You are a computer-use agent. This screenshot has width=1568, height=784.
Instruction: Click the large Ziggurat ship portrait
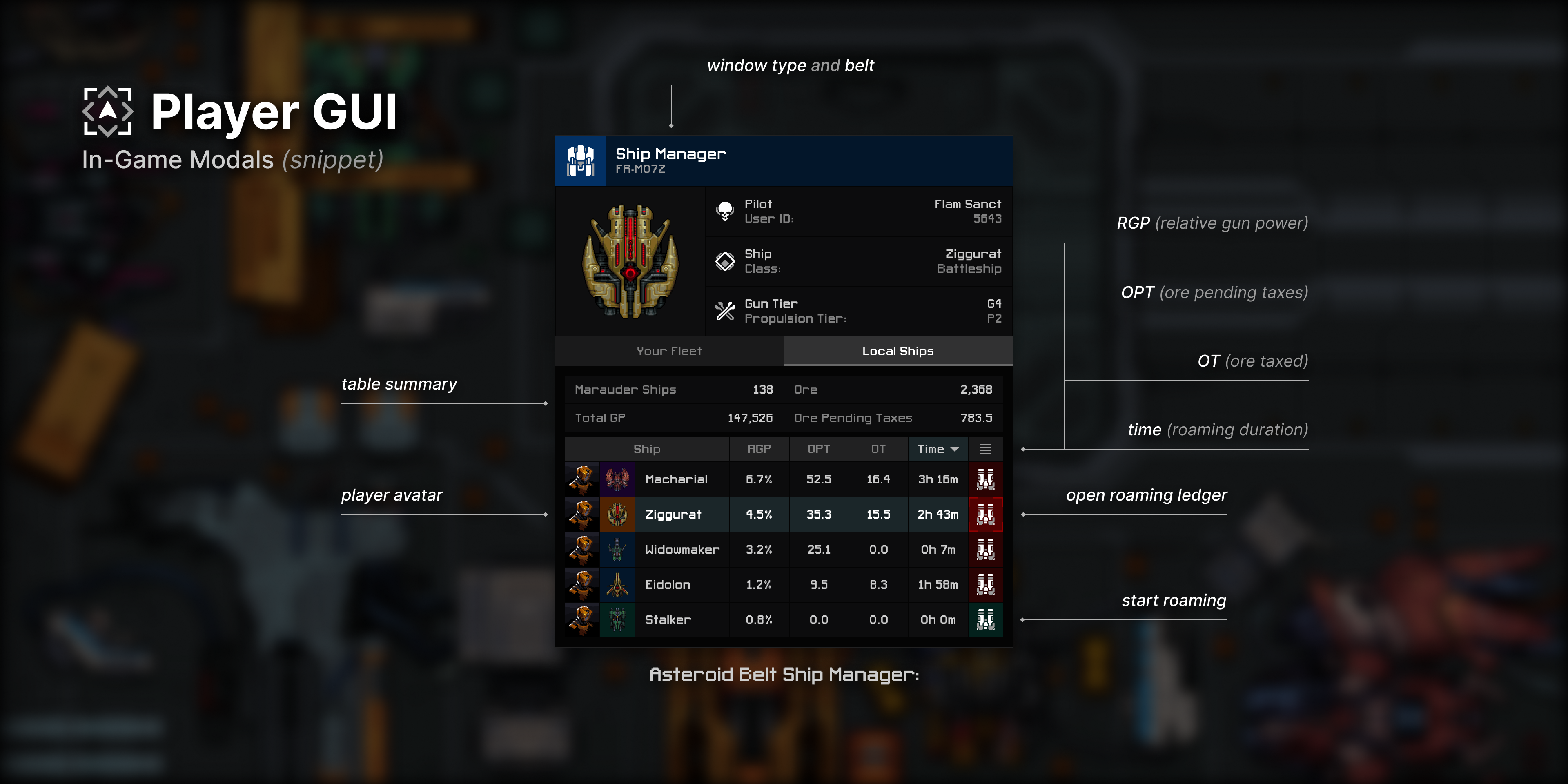click(x=630, y=262)
